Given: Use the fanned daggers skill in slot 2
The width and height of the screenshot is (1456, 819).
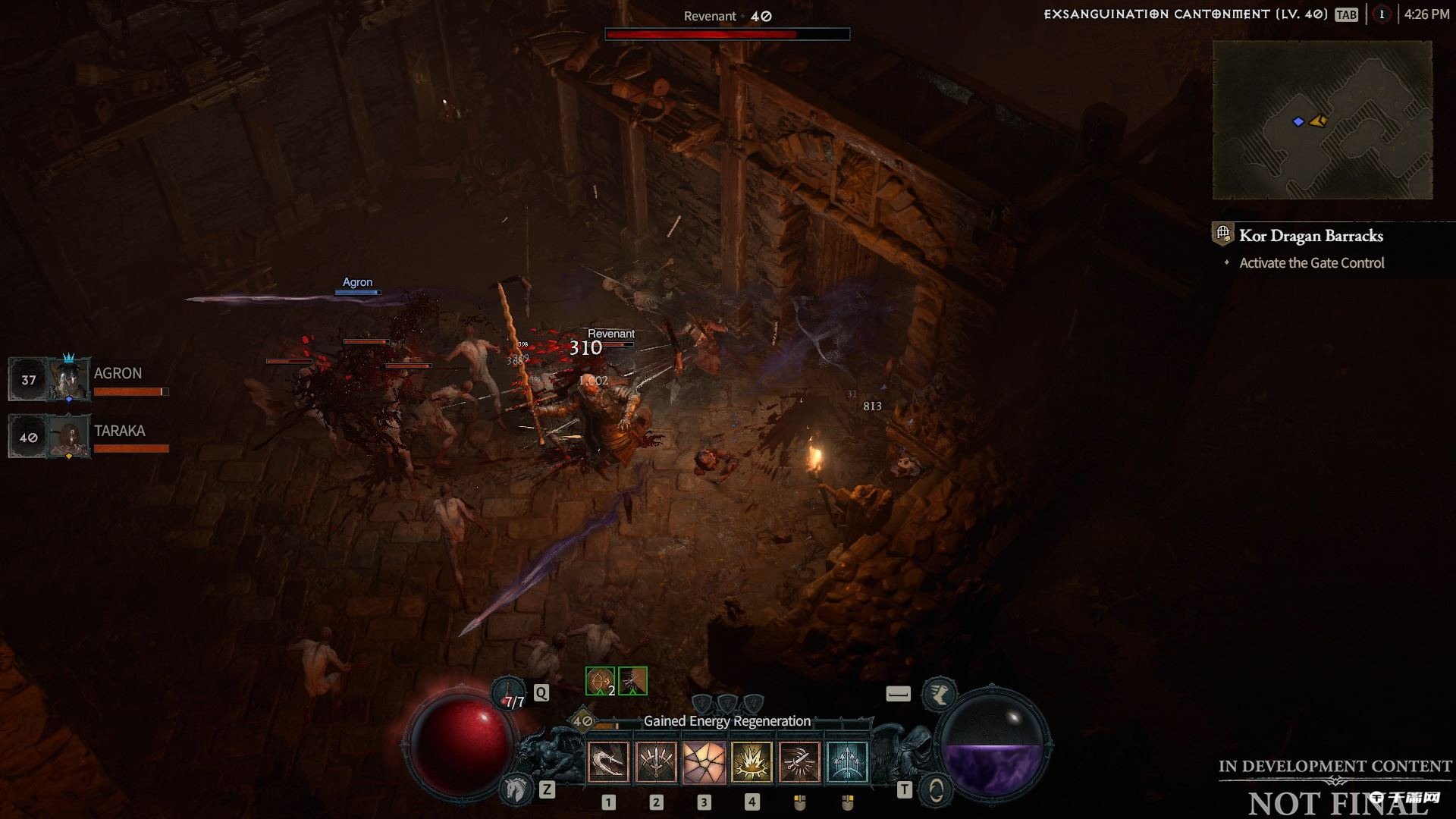Looking at the screenshot, I should coord(656,761).
